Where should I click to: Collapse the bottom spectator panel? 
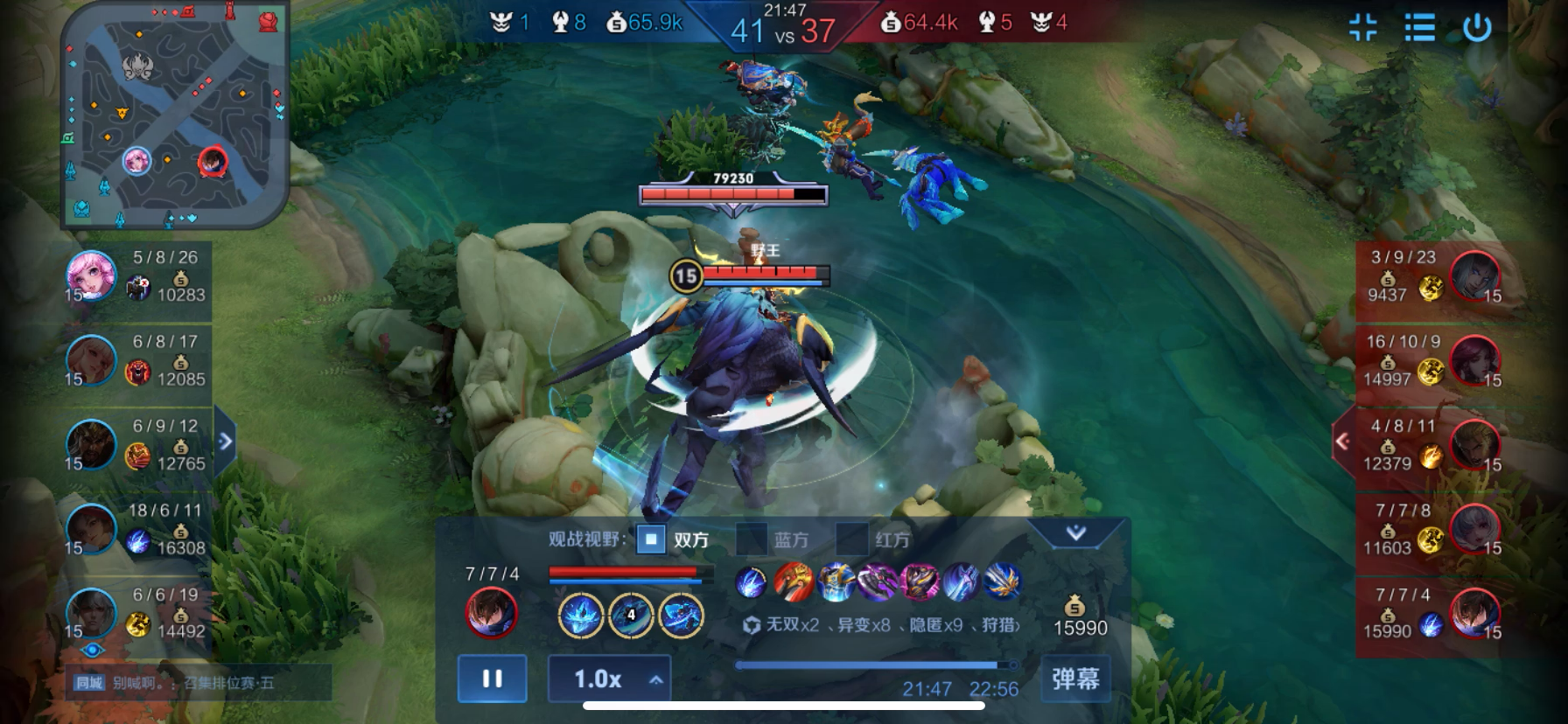[x=1075, y=532]
